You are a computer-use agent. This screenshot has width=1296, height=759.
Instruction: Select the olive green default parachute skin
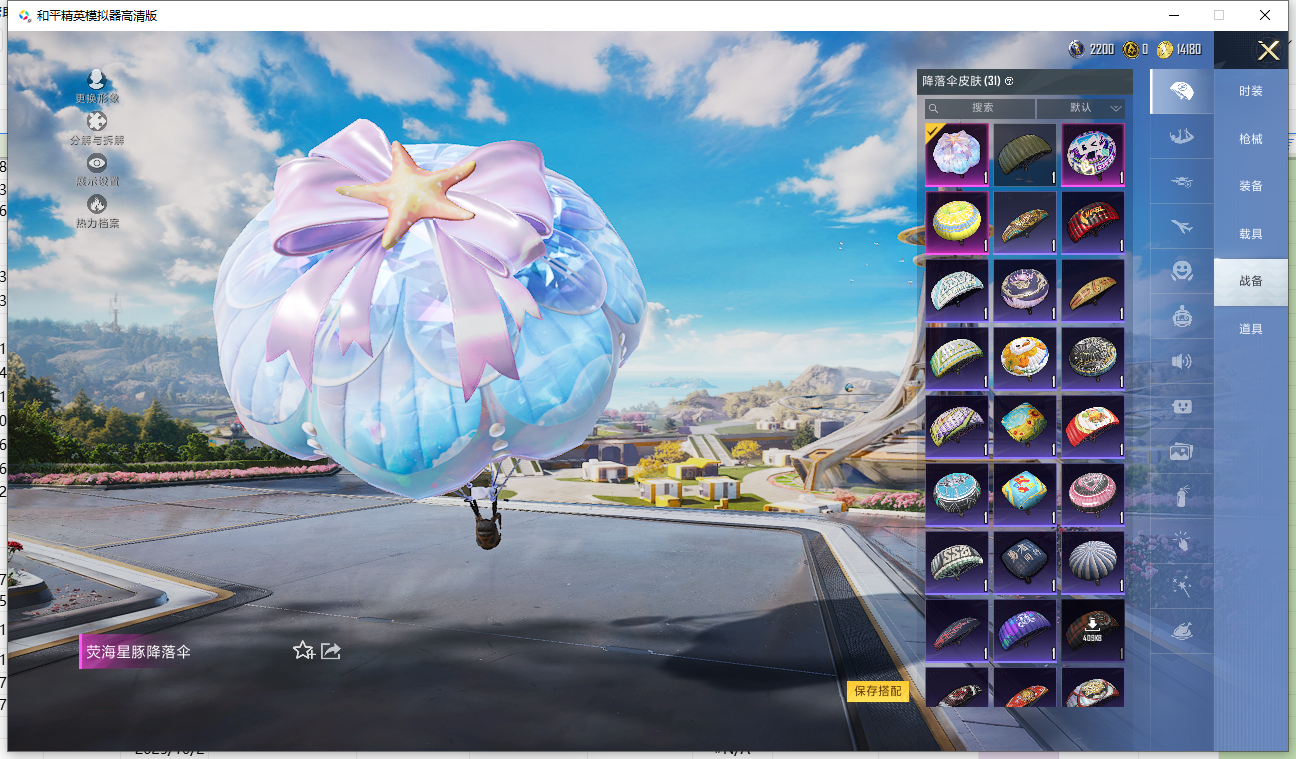[x=1025, y=155]
